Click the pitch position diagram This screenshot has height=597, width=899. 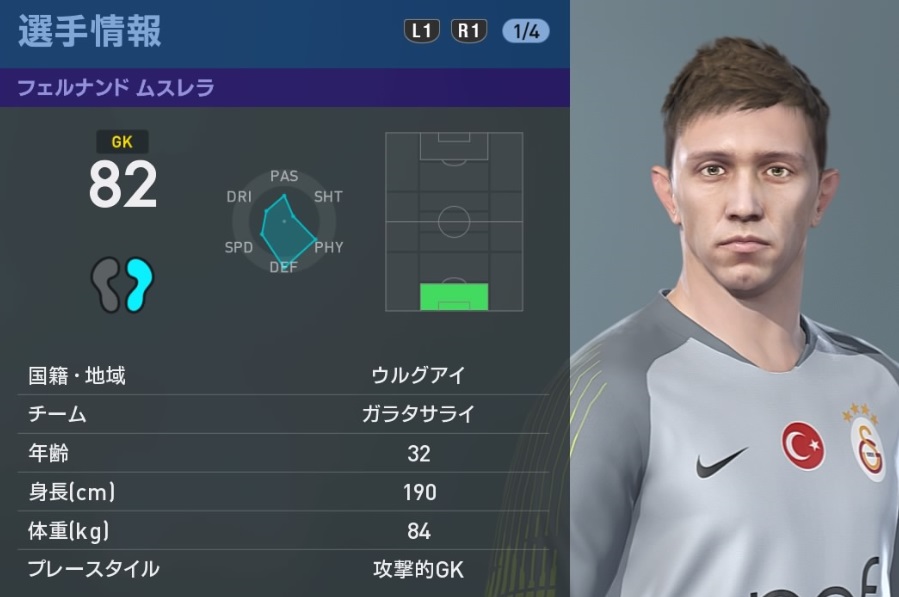pyautogui.click(x=454, y=221)
